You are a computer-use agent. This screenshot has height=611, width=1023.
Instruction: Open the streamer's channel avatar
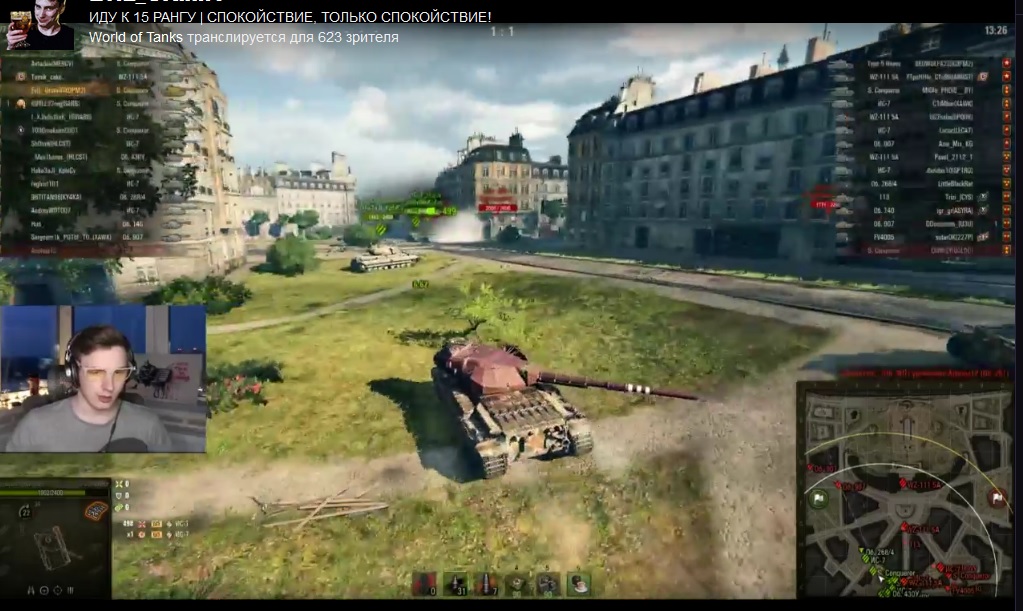point(40,25)
